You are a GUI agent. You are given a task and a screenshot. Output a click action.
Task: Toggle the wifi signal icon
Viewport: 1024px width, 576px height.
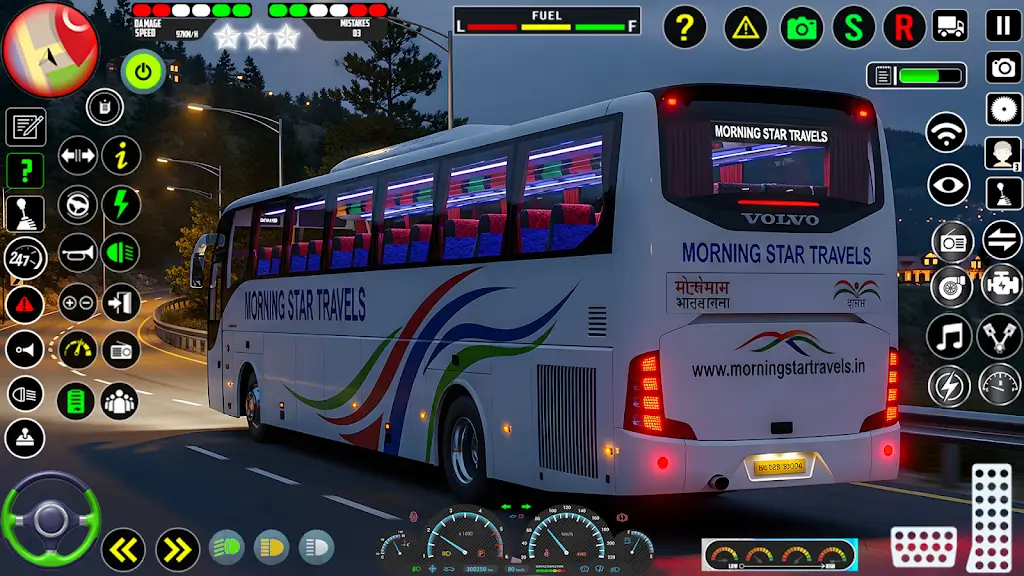click(x=946, y=133)
